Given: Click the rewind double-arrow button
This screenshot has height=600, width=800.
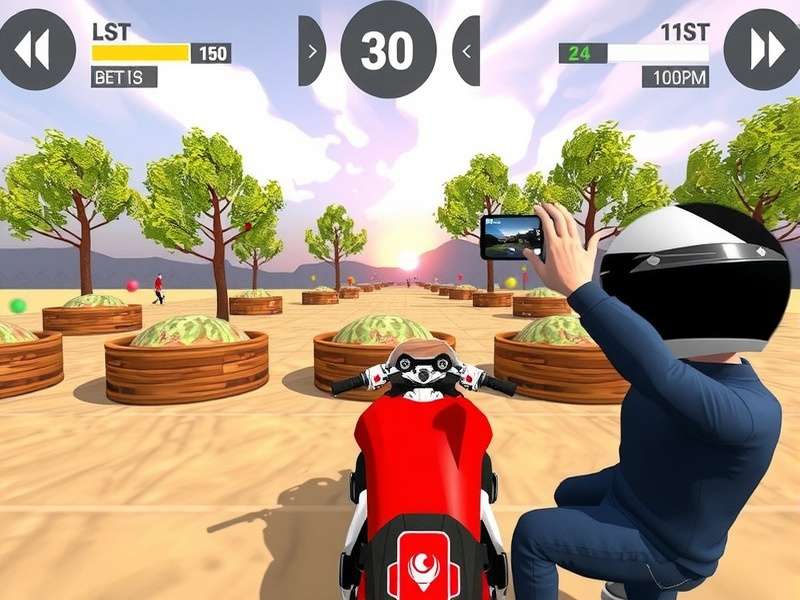Looking at the screenshot, I should [x=35, y=49].
